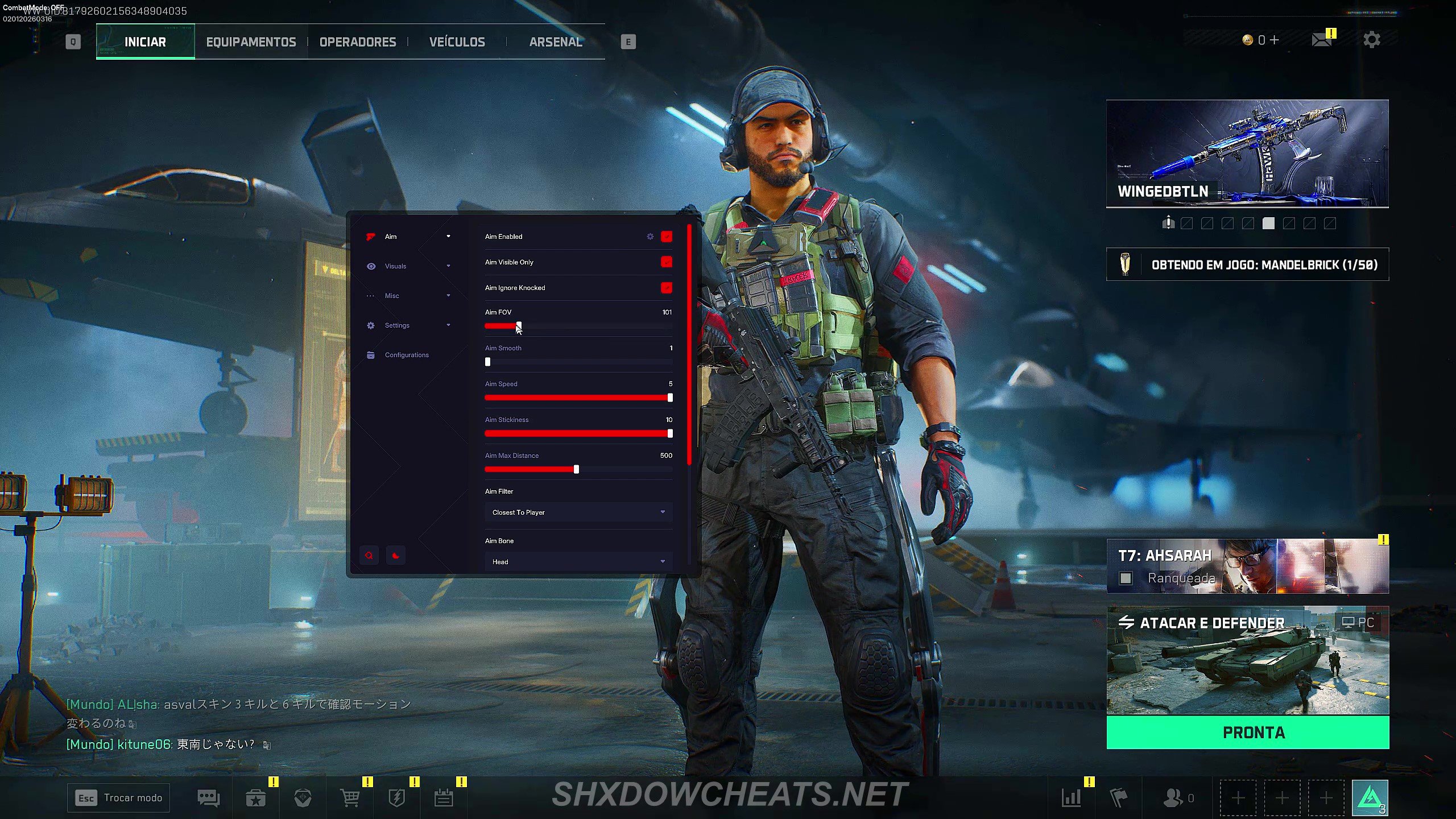Open the shopping cart store icon
The image size is (1456, 819).
point(349,797)
